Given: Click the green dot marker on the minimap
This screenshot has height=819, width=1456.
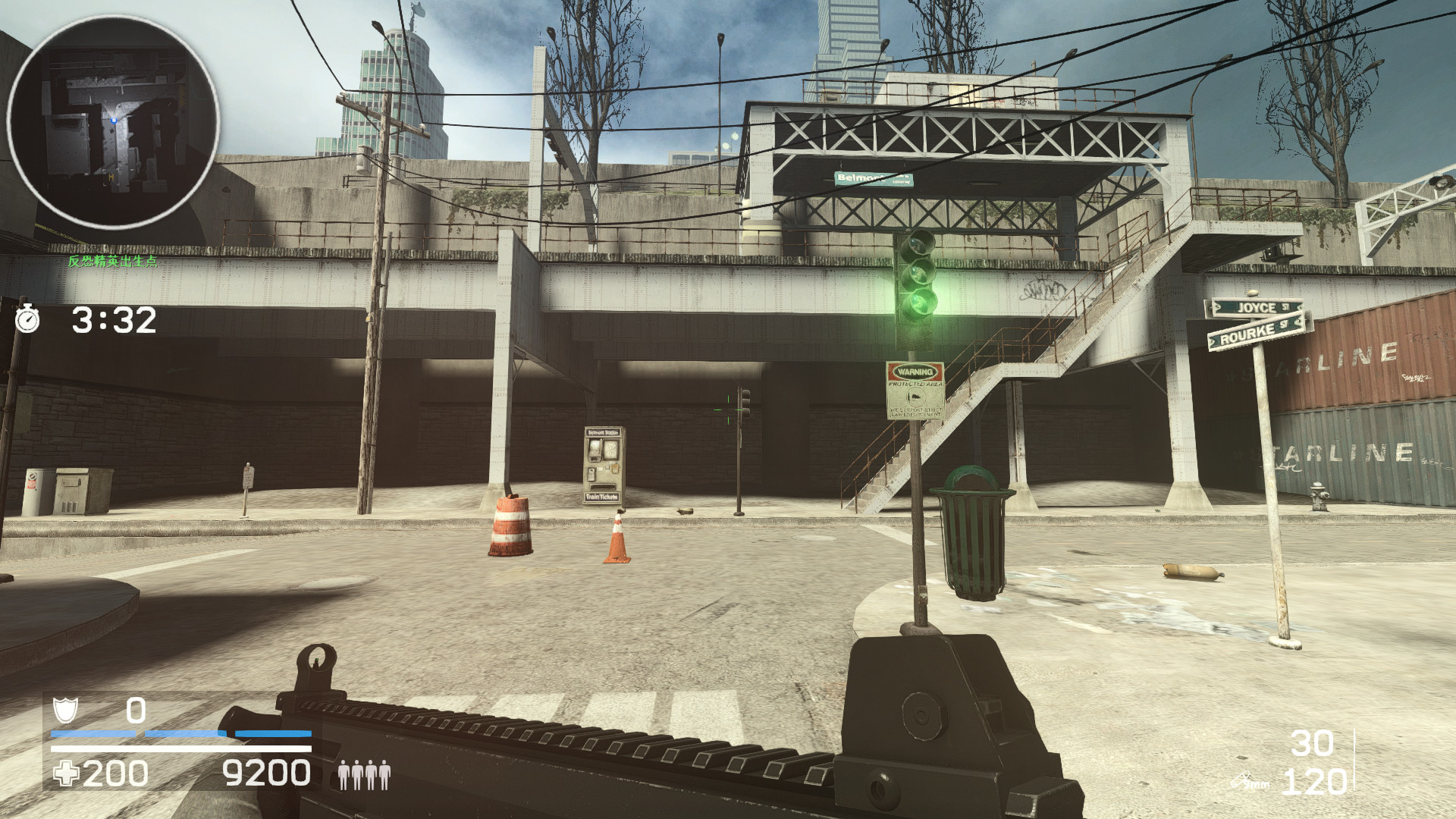Looking at the screenshot, I should point(112,118).
